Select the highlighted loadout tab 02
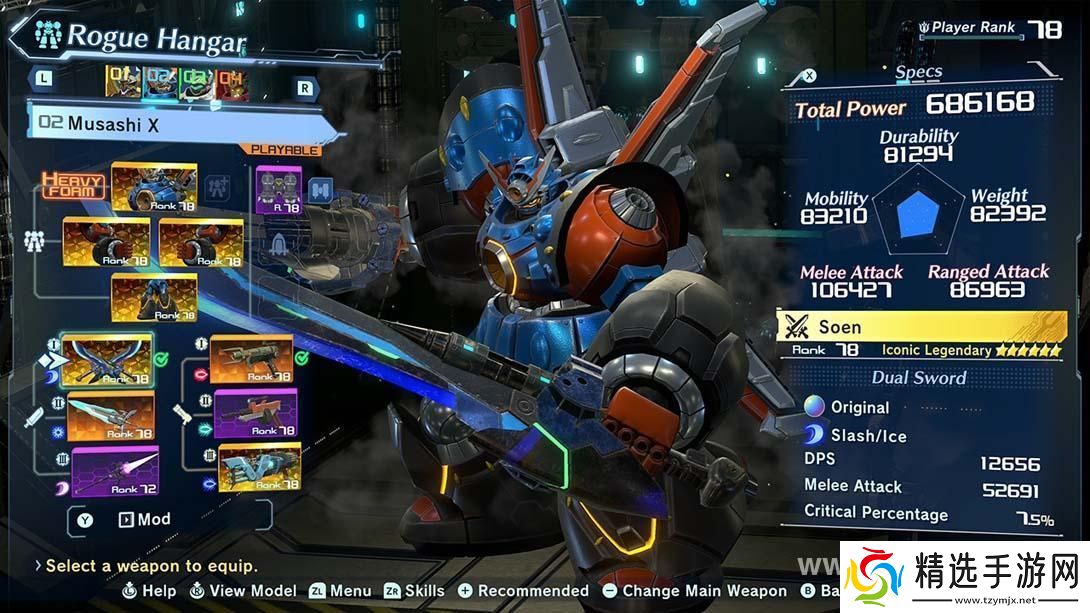This screenshot has height=613, width=1090. (156, 82)
